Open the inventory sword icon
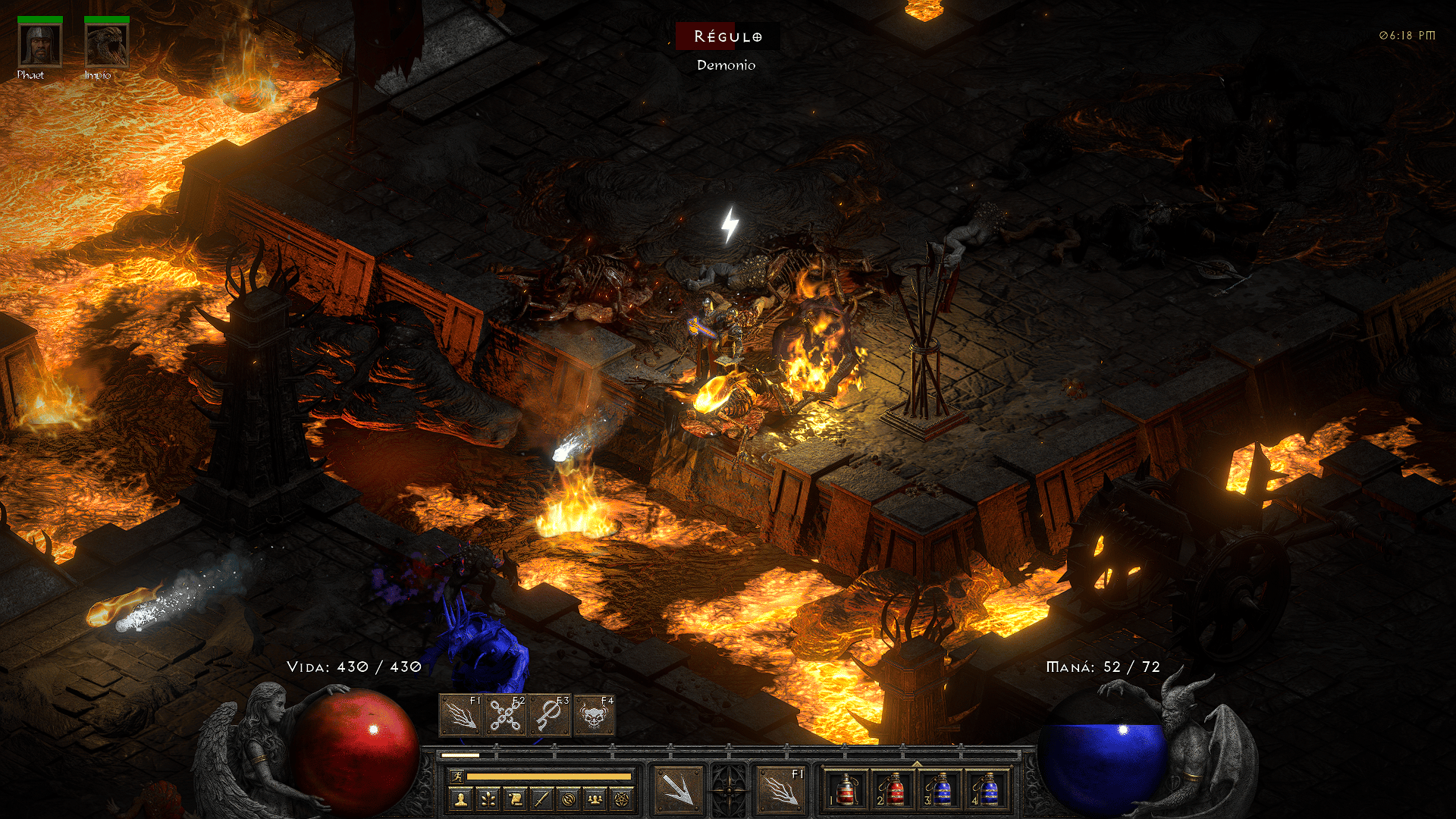Viewport: 1456px width, 819px height. pos(541,799)
